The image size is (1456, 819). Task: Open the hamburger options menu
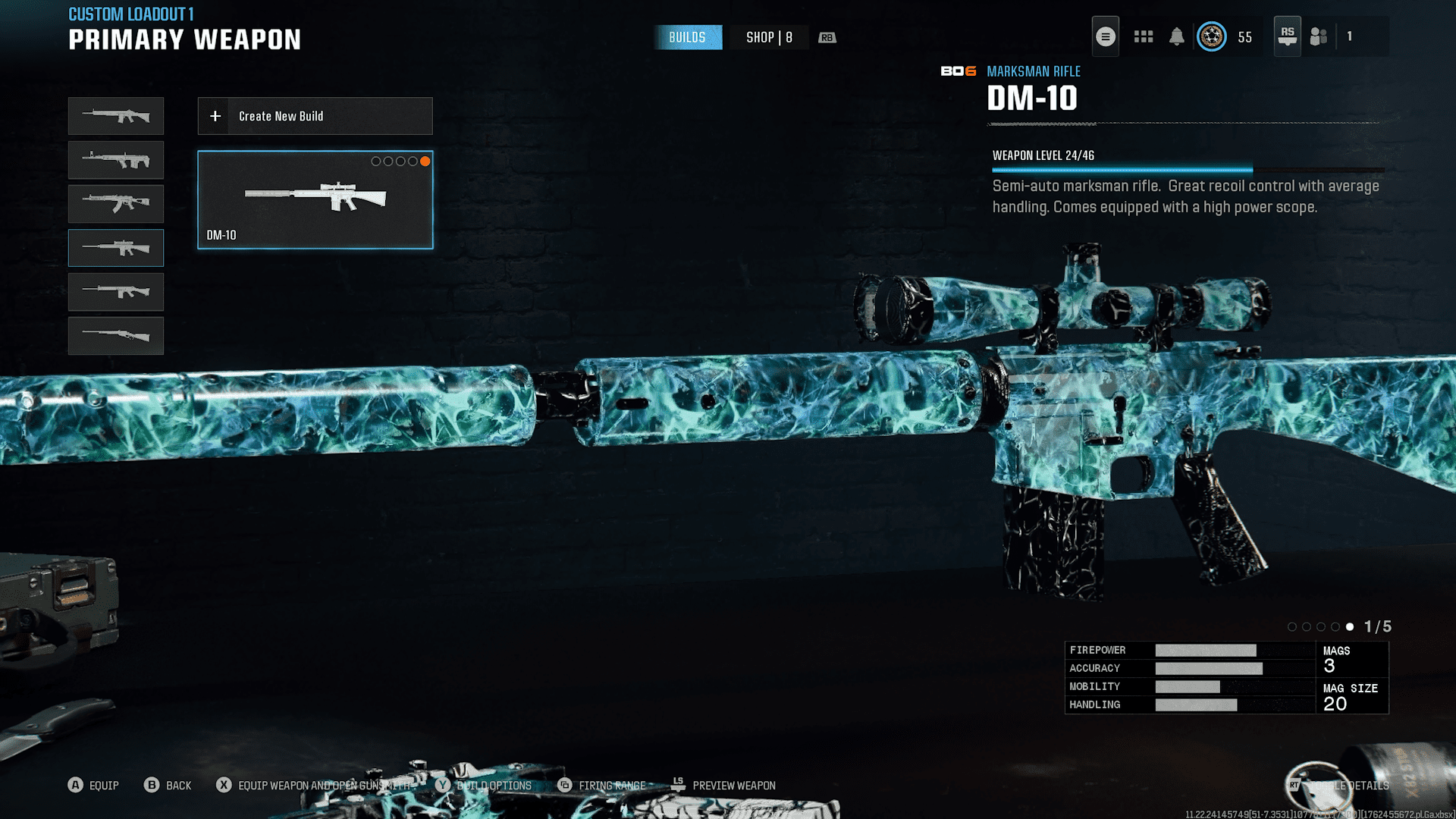[1105, 36]
